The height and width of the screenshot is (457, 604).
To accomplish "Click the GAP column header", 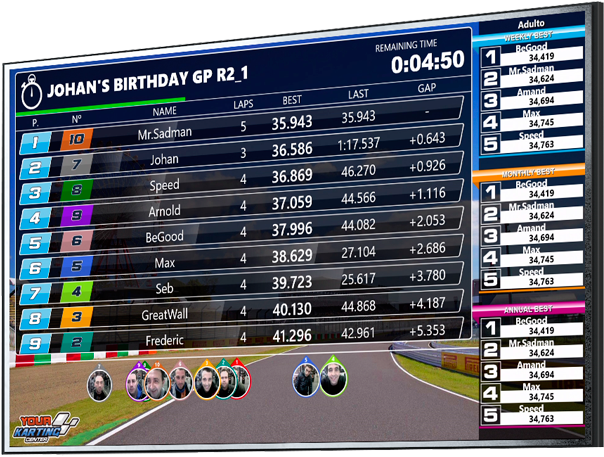I will pos(427,88).
